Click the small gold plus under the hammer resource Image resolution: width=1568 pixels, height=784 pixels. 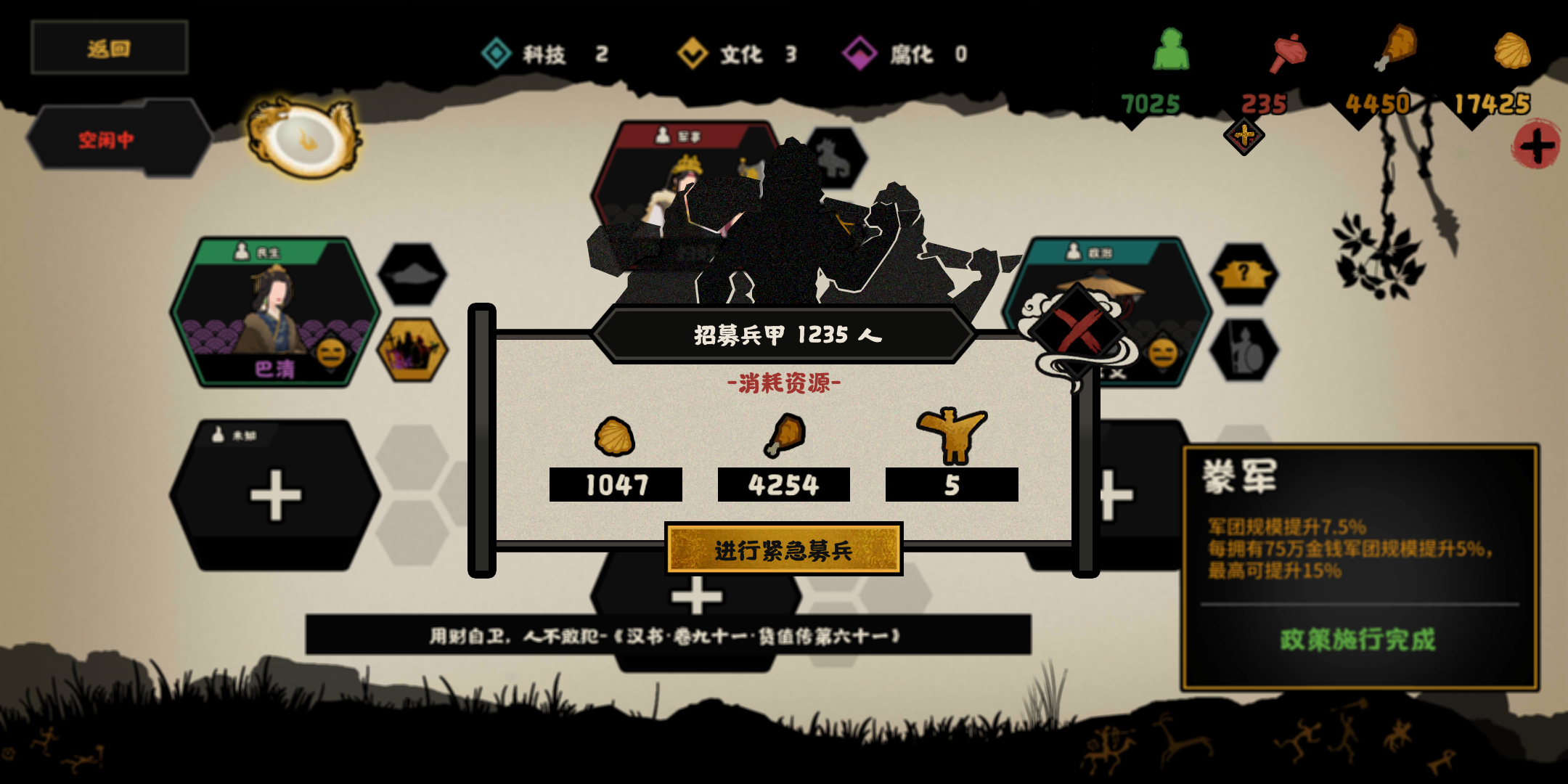pyautogui.click(x=1243, y=135)
